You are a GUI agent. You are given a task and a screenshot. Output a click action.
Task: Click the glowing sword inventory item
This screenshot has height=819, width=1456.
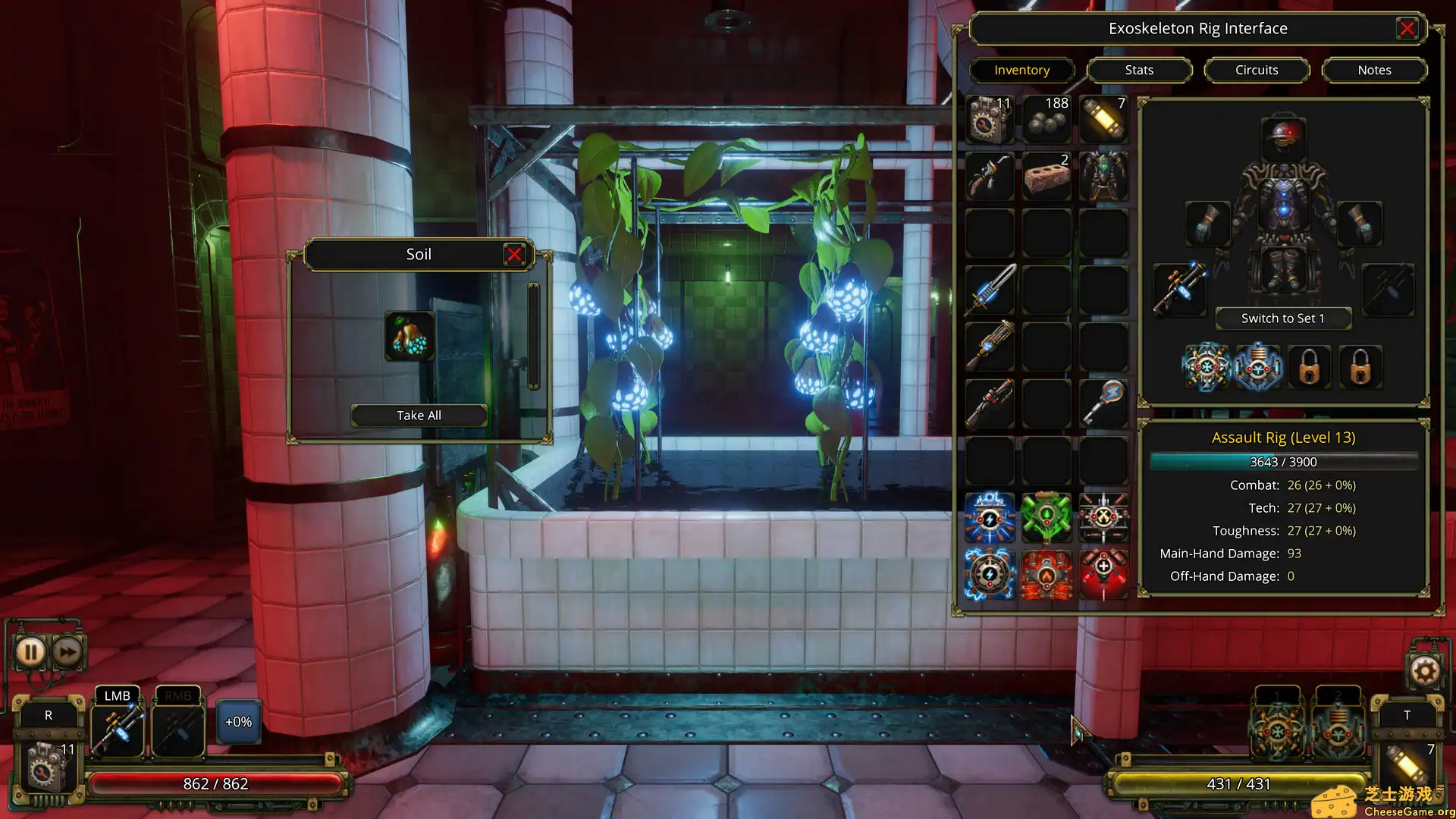point(990,290)
